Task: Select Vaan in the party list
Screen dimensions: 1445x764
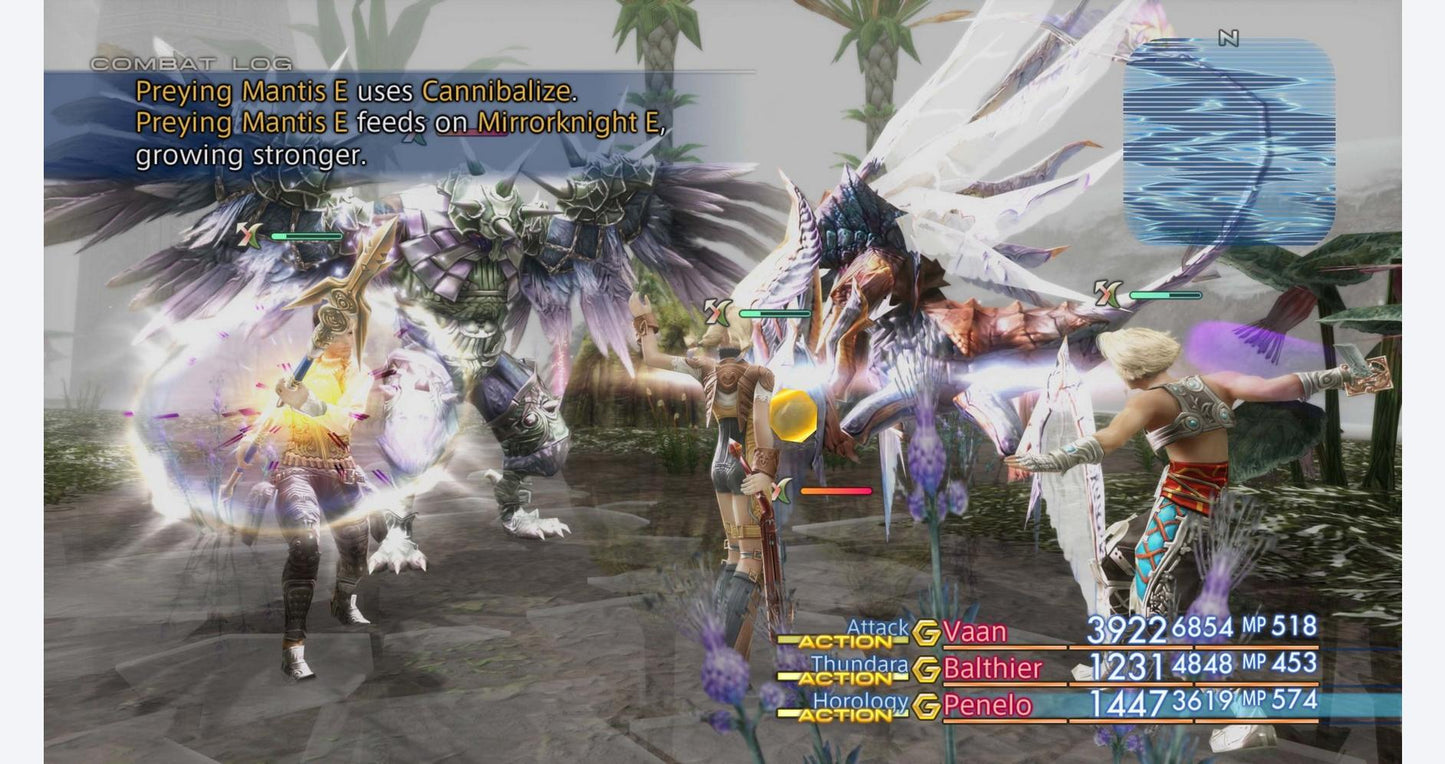Action: click(975, 632)
